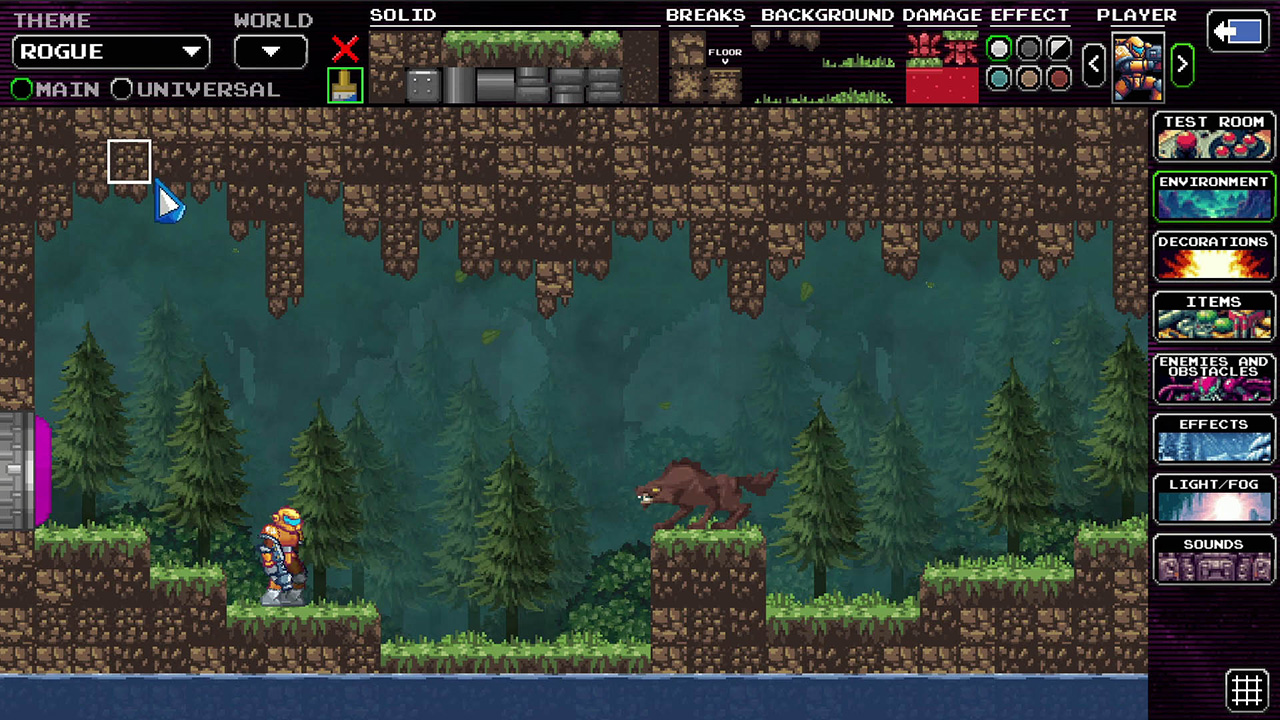The width and height of the screenshot is (1280, 720).
Task: Open the Theme dropdown showing Rogue
Action: point(110,51)
